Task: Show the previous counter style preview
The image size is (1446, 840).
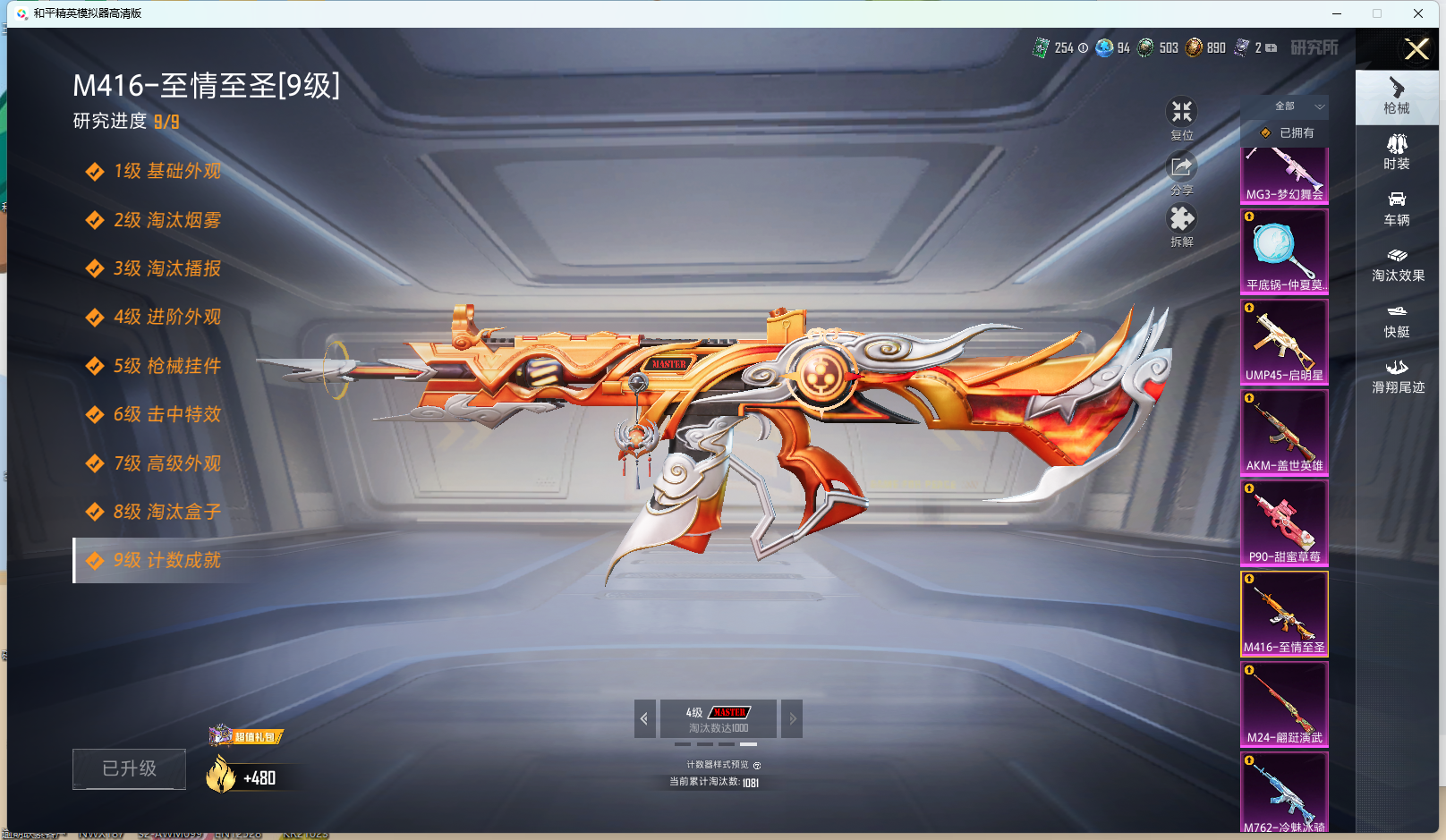Action: 644,718
